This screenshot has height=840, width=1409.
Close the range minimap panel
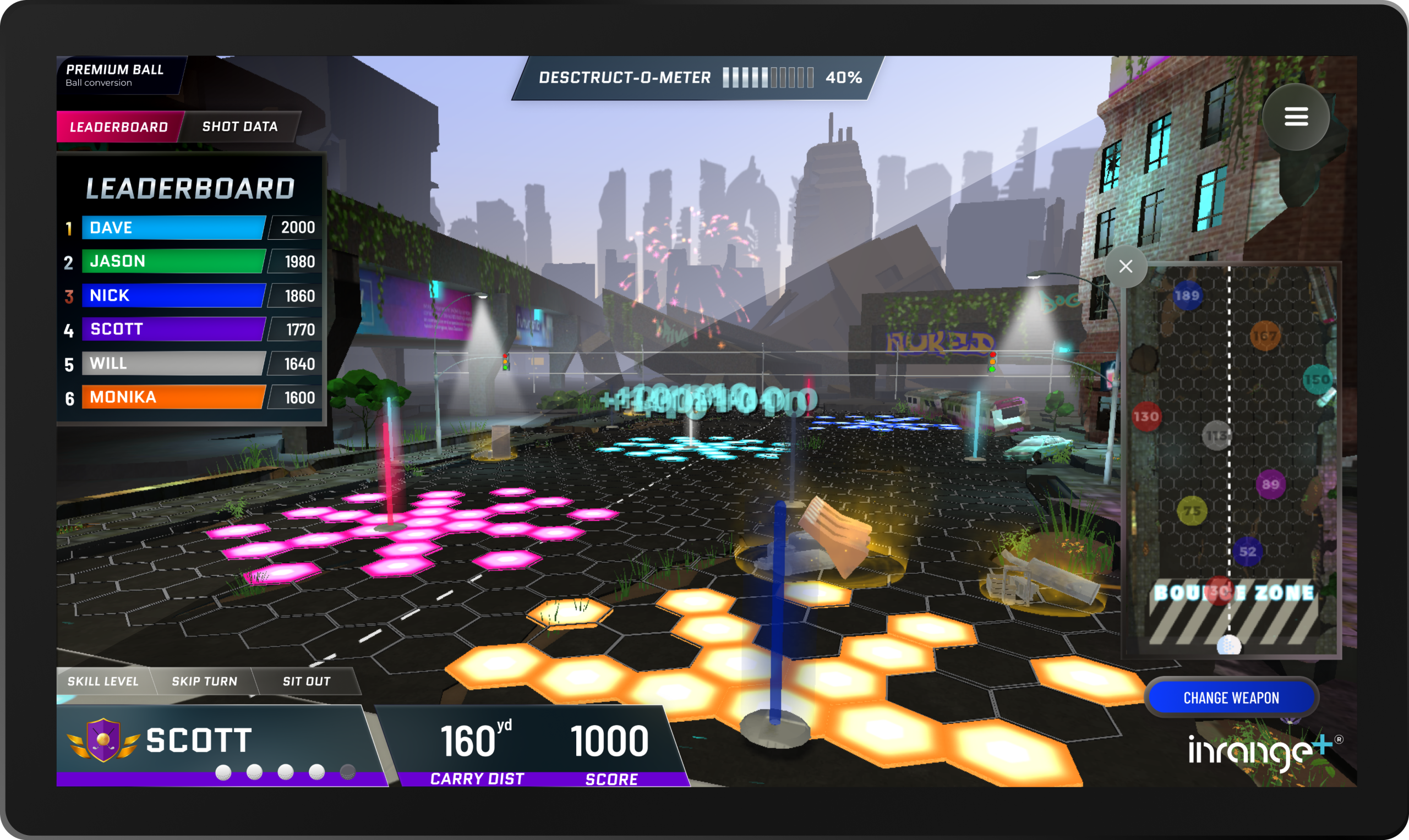click(x=1126, y=266)
